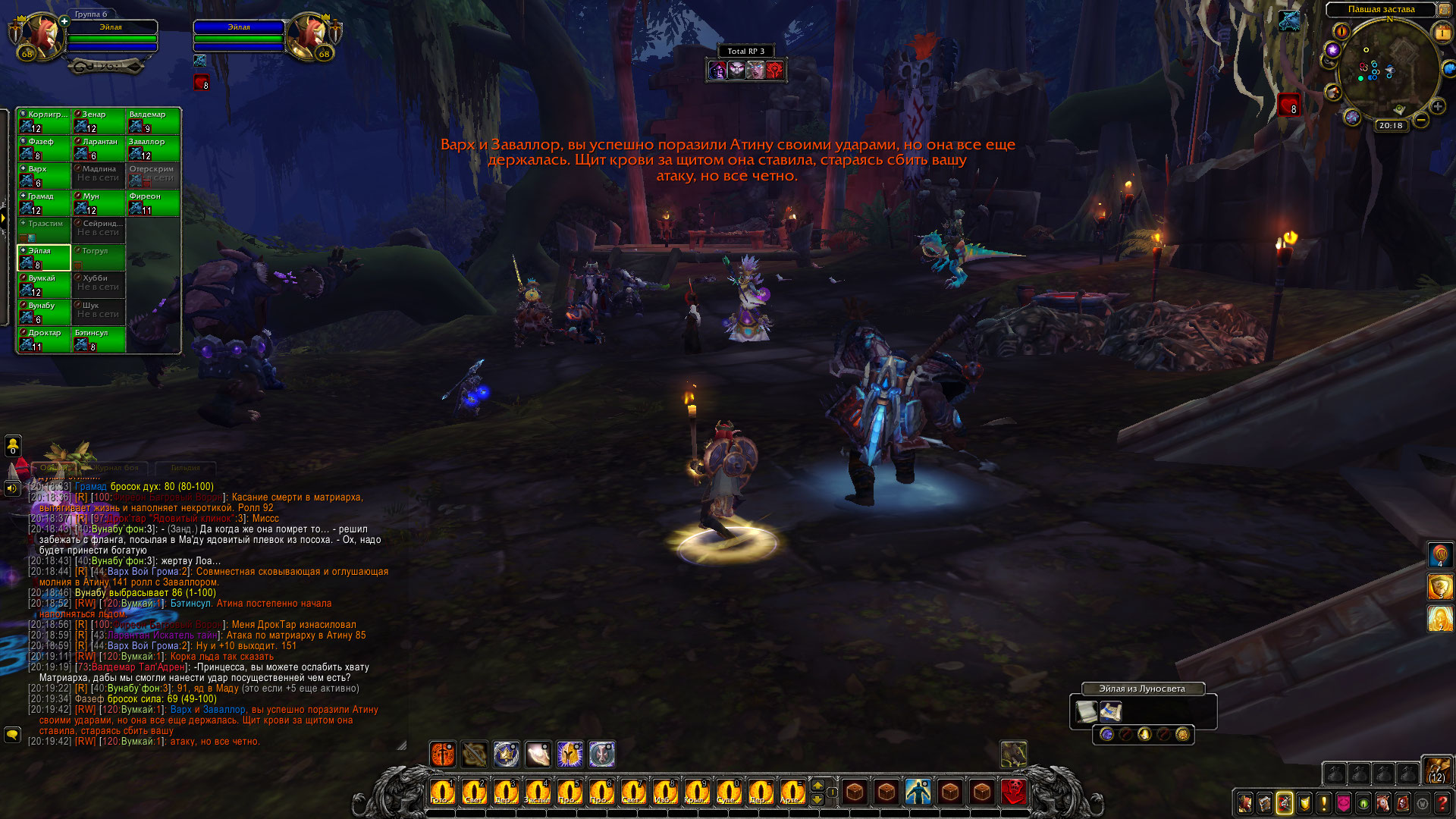This screenshot has width=1456, height=819.
Task: Open chat menu speech bubble button
Action: [12, 735]
